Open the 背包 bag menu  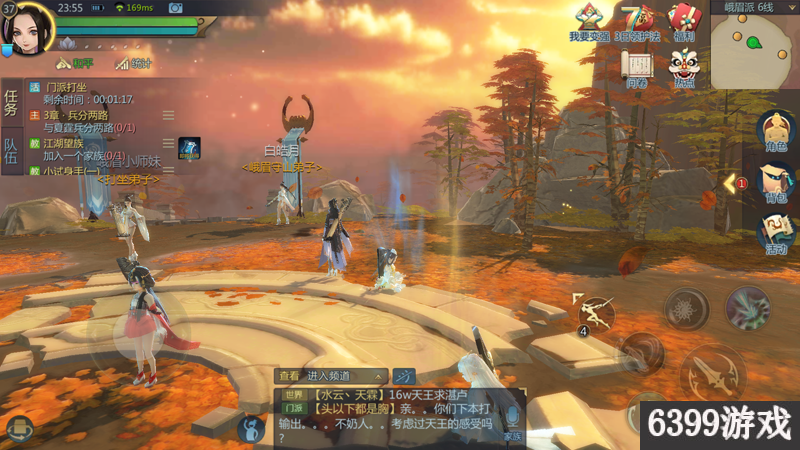775,184
